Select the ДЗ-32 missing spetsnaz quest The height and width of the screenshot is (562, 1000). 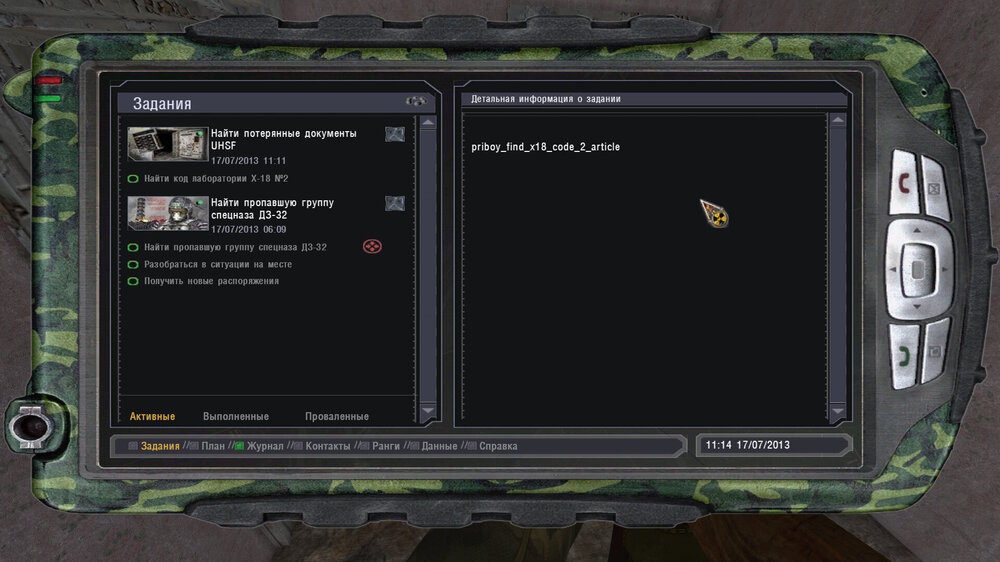pos(272,209)
